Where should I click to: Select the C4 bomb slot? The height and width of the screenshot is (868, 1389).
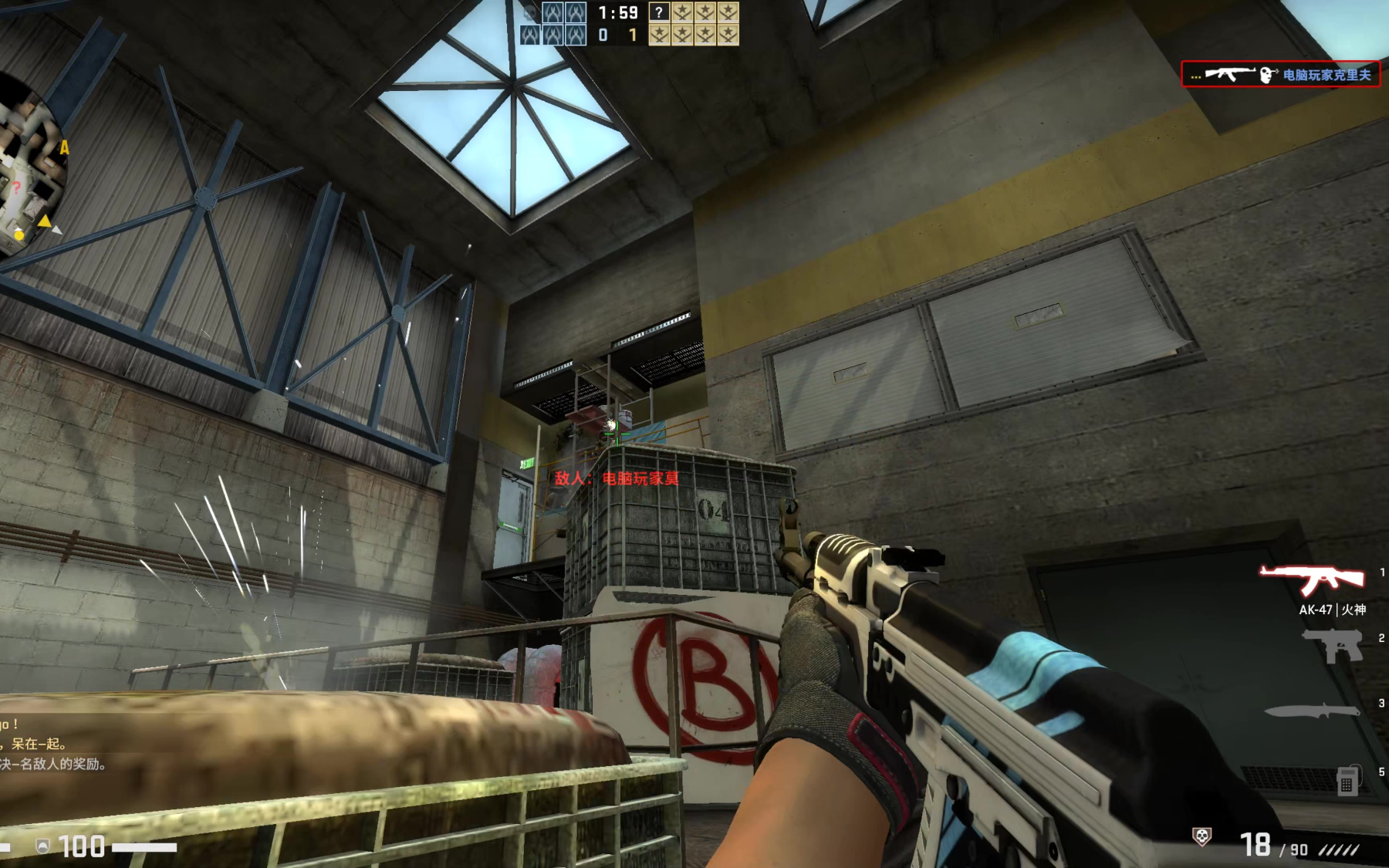(x=1347, y=779)
